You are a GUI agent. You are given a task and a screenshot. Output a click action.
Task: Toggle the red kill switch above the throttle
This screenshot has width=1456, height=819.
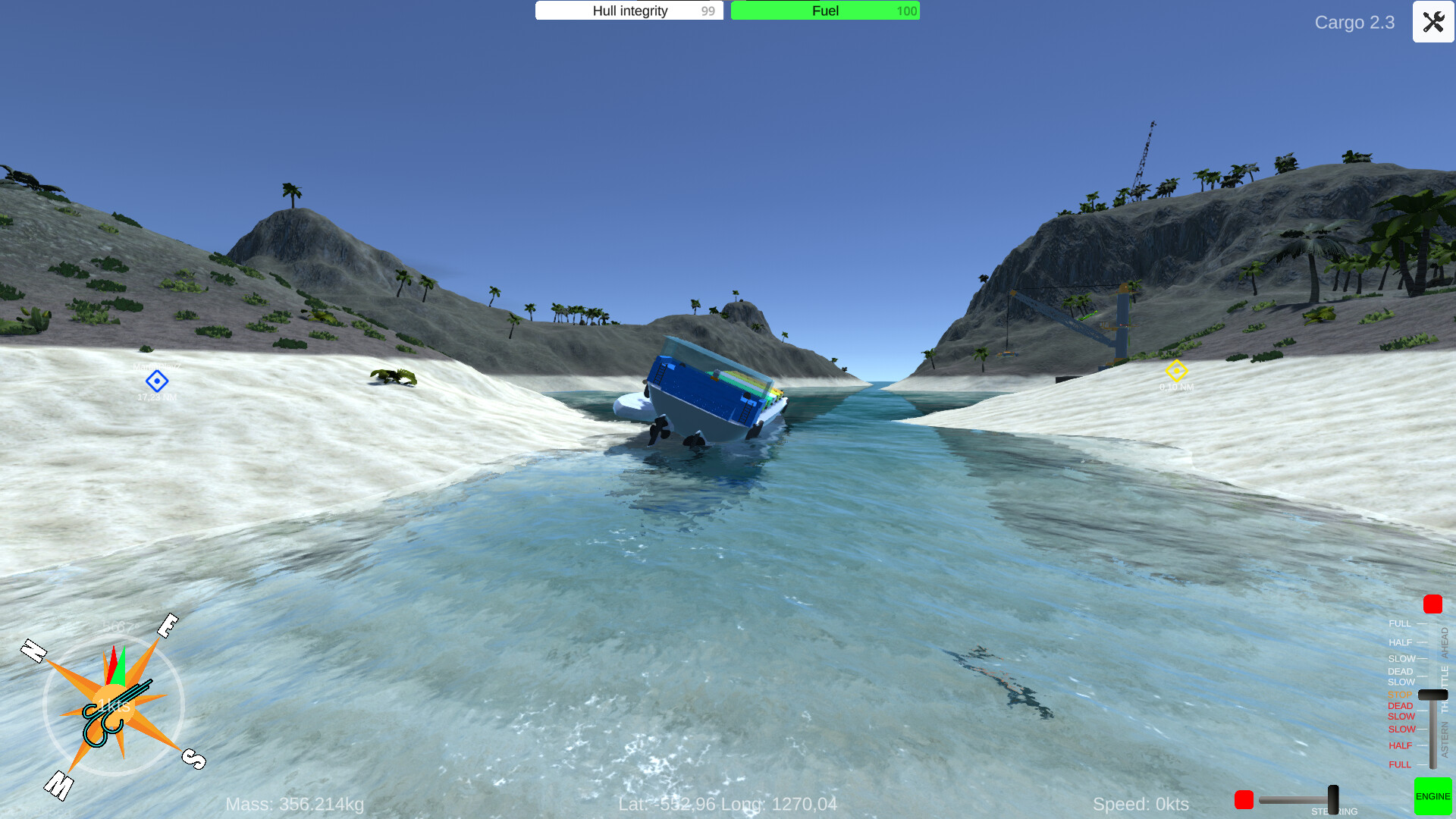pyautogui.click(x=1432, y=604)
